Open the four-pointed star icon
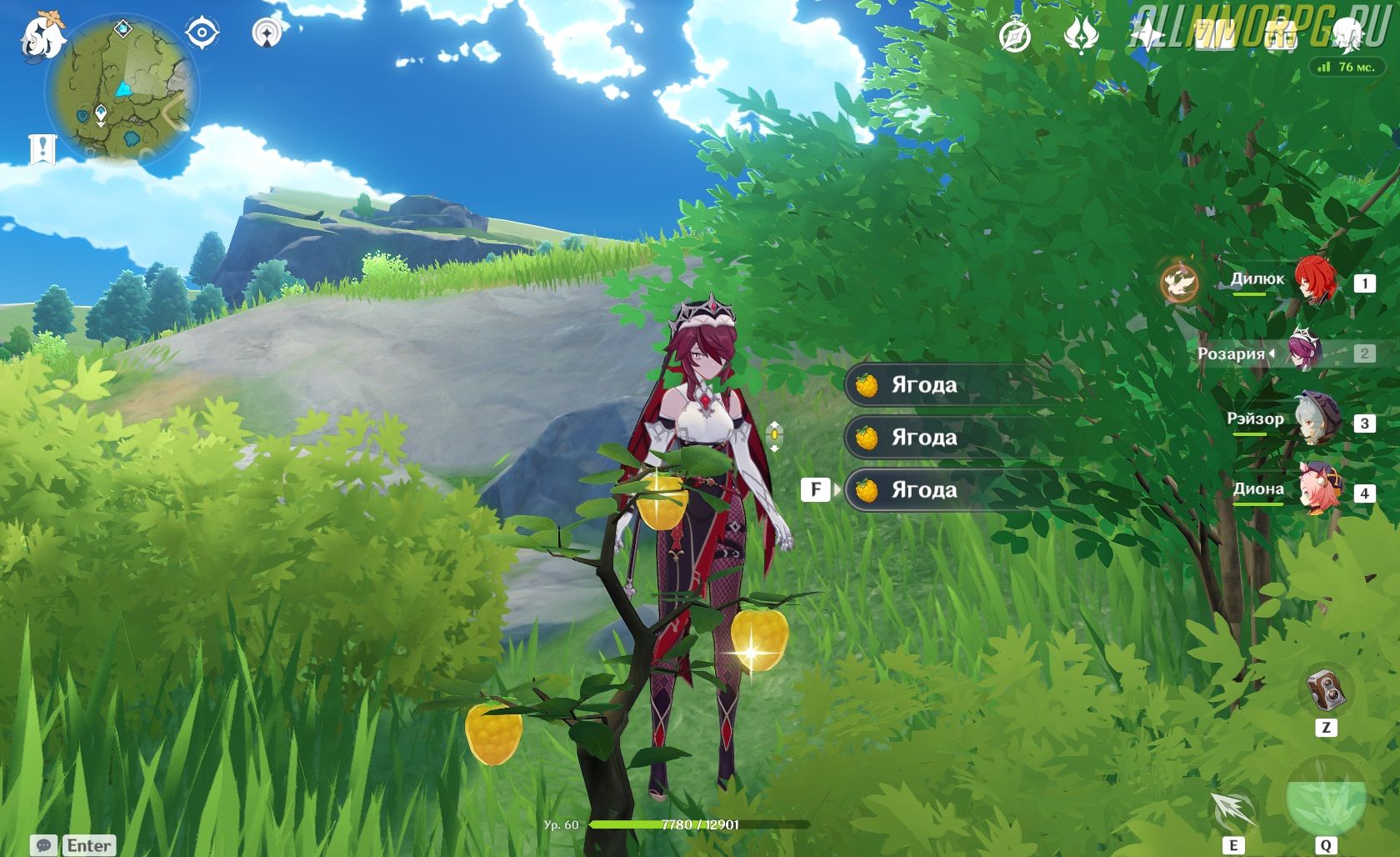Image resolution: width=1400 pixels, height=857 pixels. (x=1147, y=36)
